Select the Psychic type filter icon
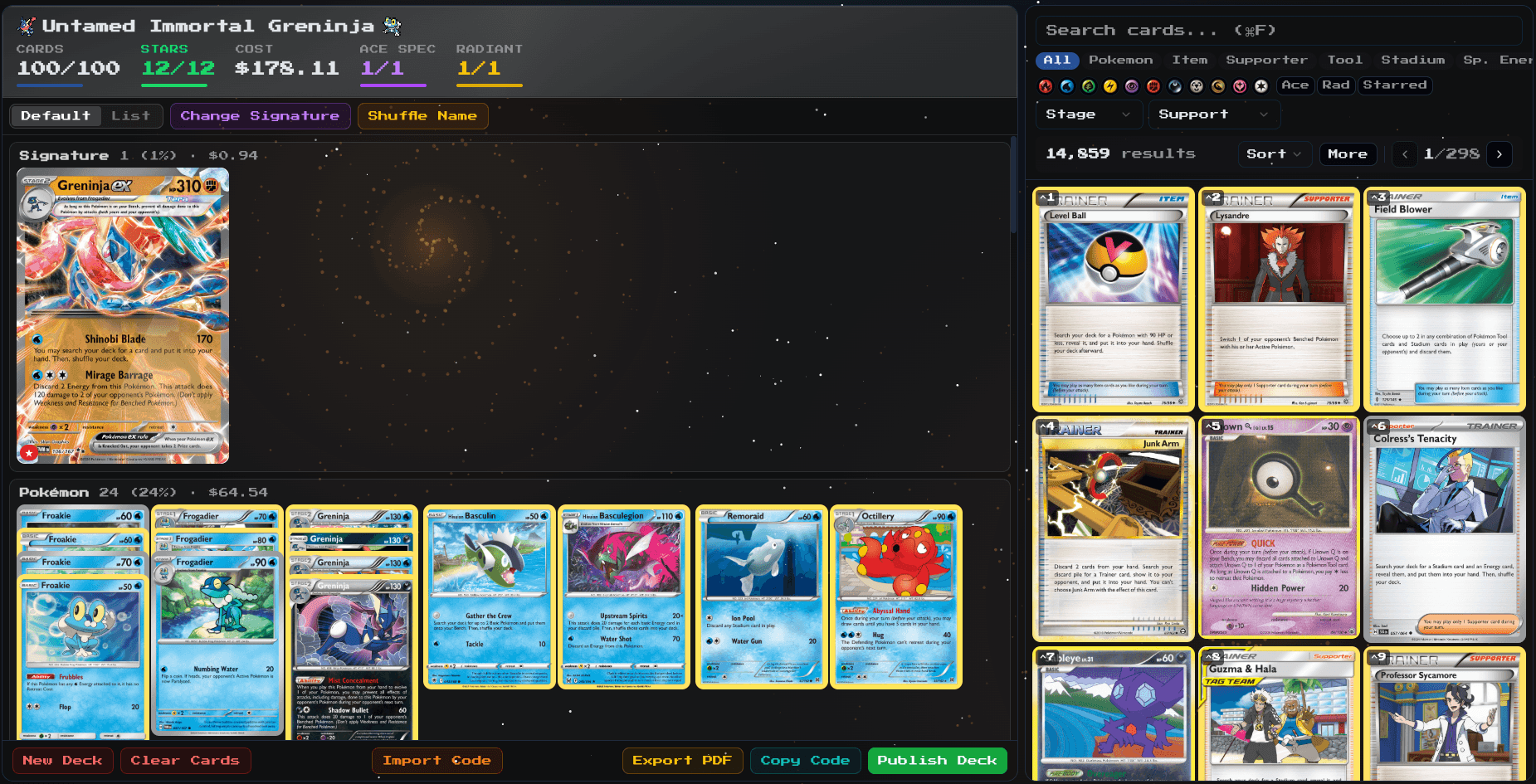This screenshot has height=784, width=1536. (x=1130, y=85)
